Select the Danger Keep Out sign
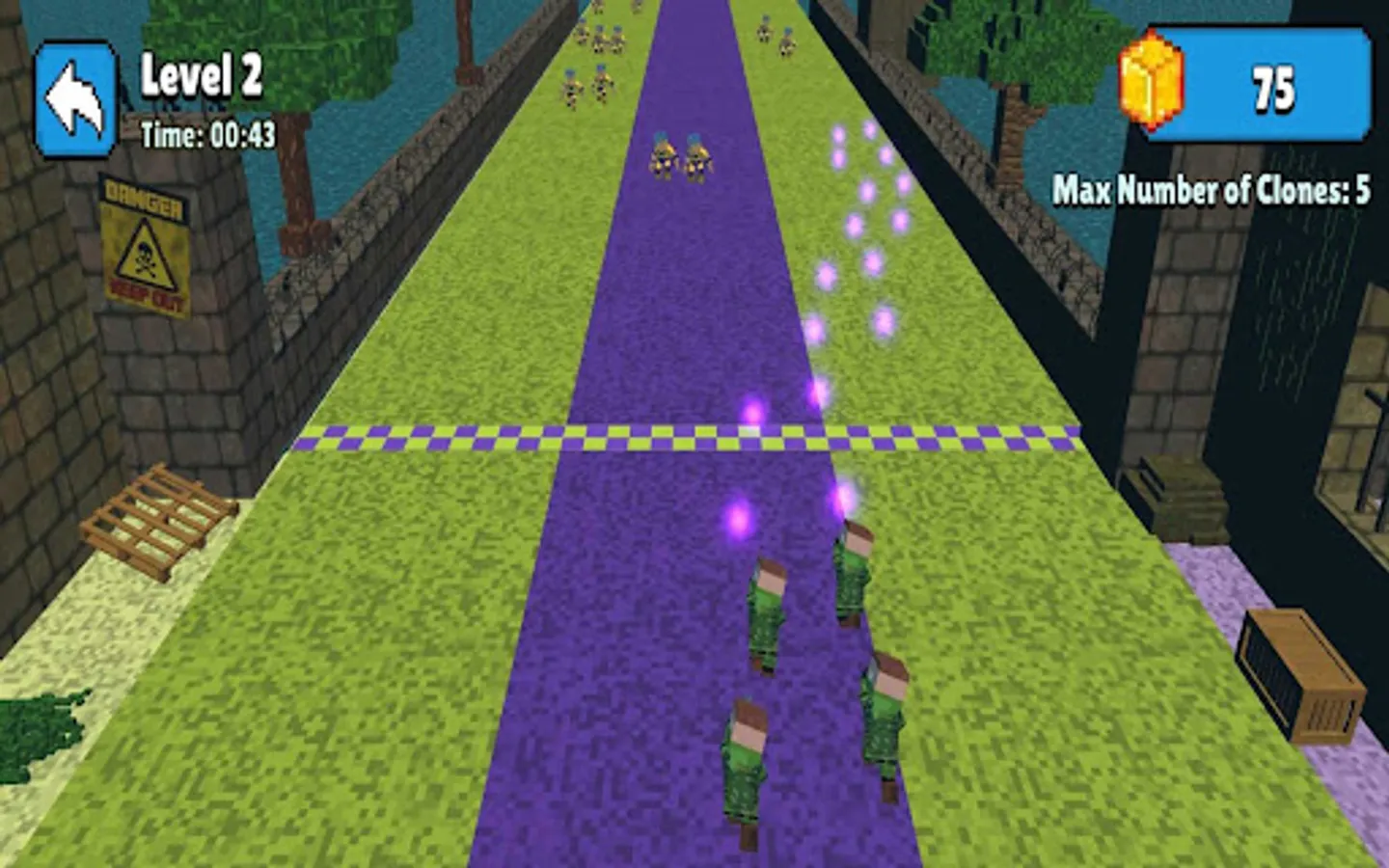 click(x=147, y=241)
